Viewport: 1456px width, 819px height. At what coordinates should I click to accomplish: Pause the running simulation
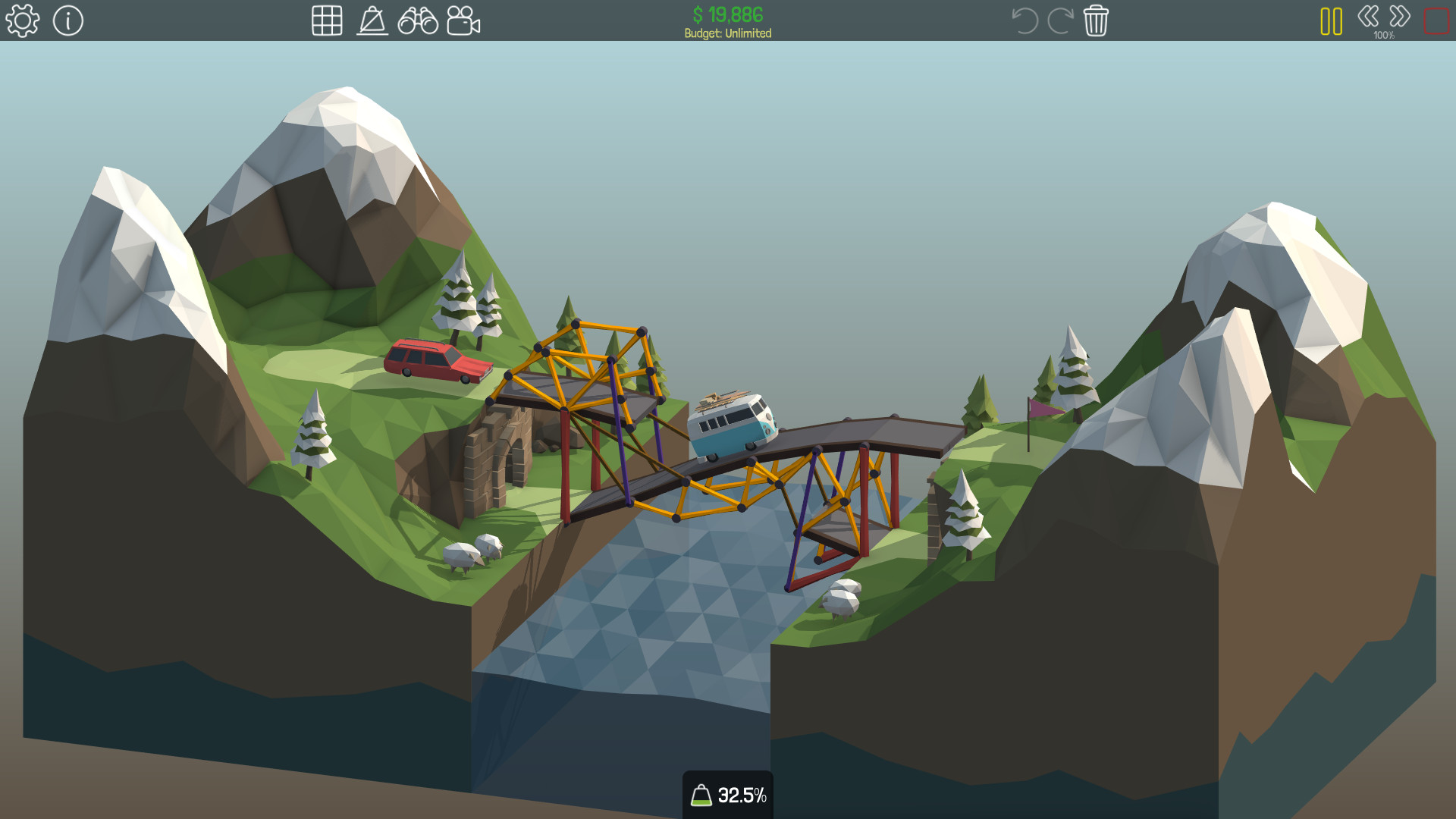click(x=1331, y=20)
